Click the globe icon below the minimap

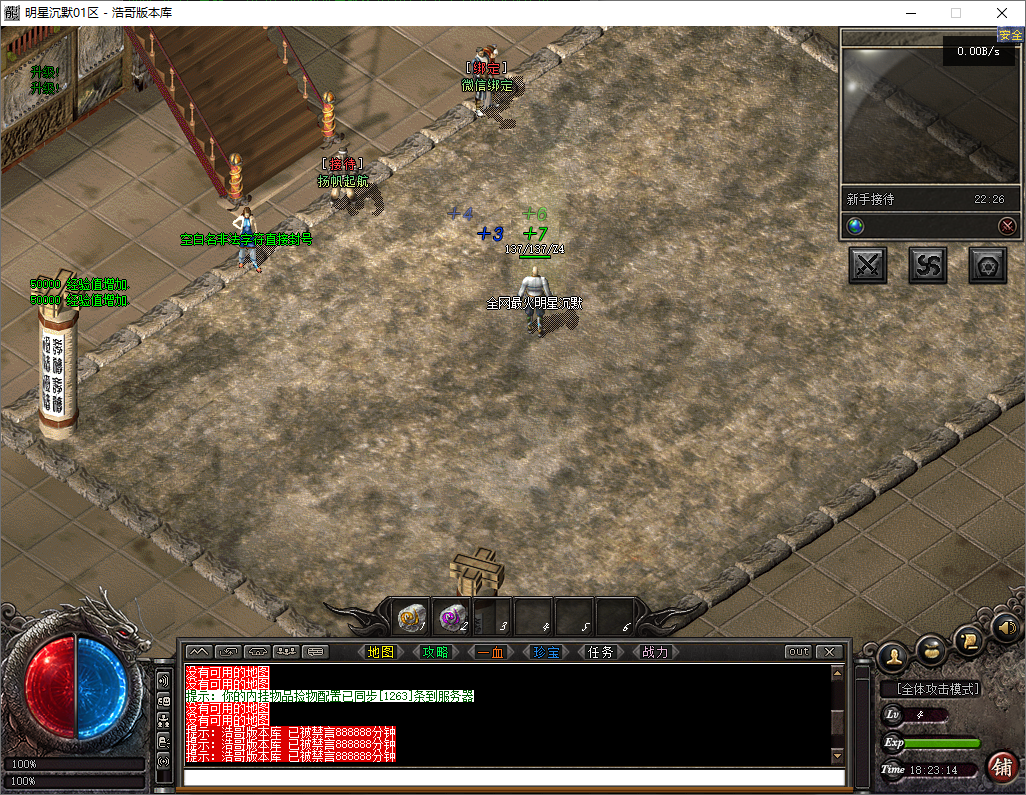click(x=855, y=226)
